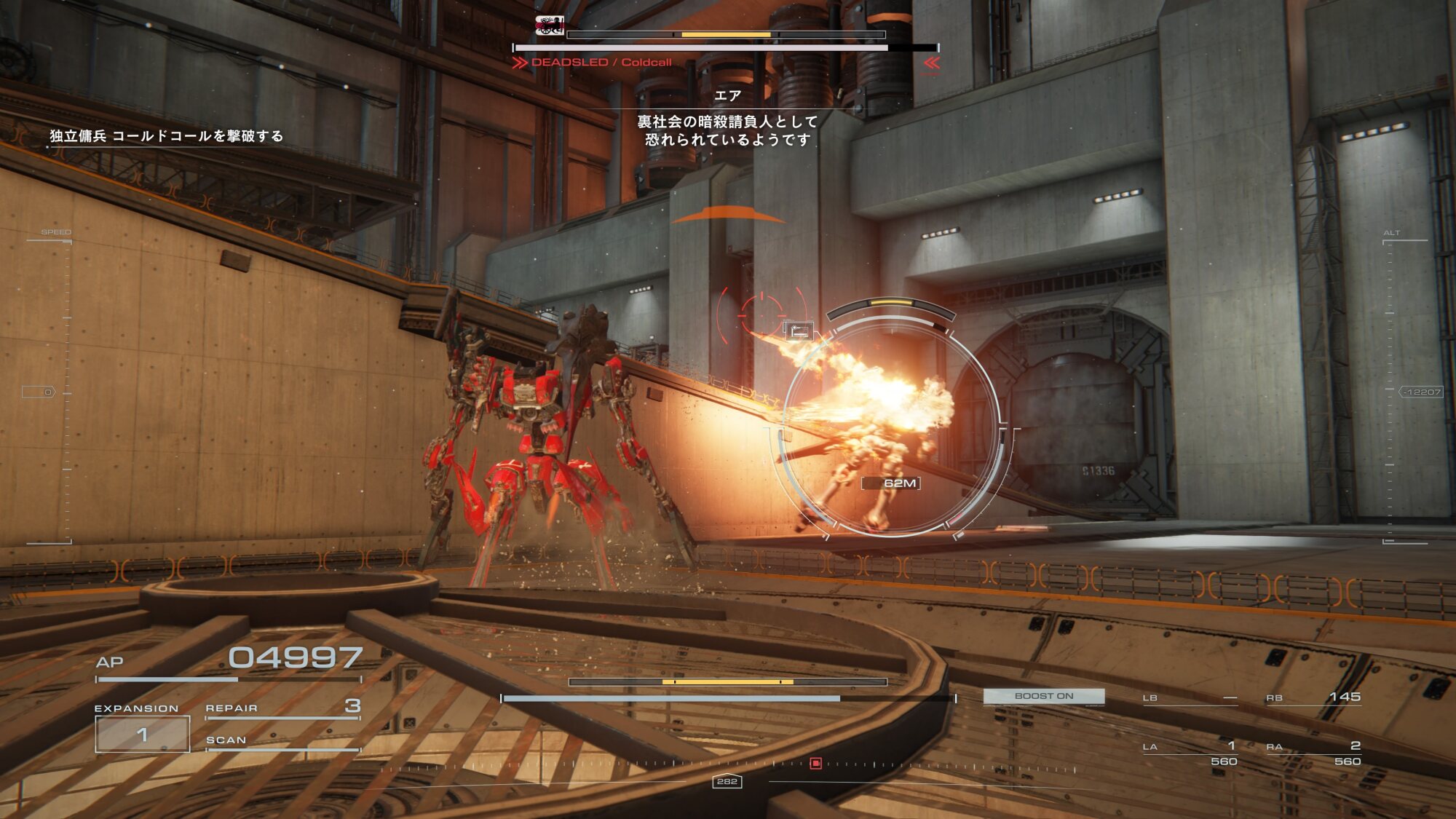
Task: Use the Repair kit slot
Action: [282, 708]
